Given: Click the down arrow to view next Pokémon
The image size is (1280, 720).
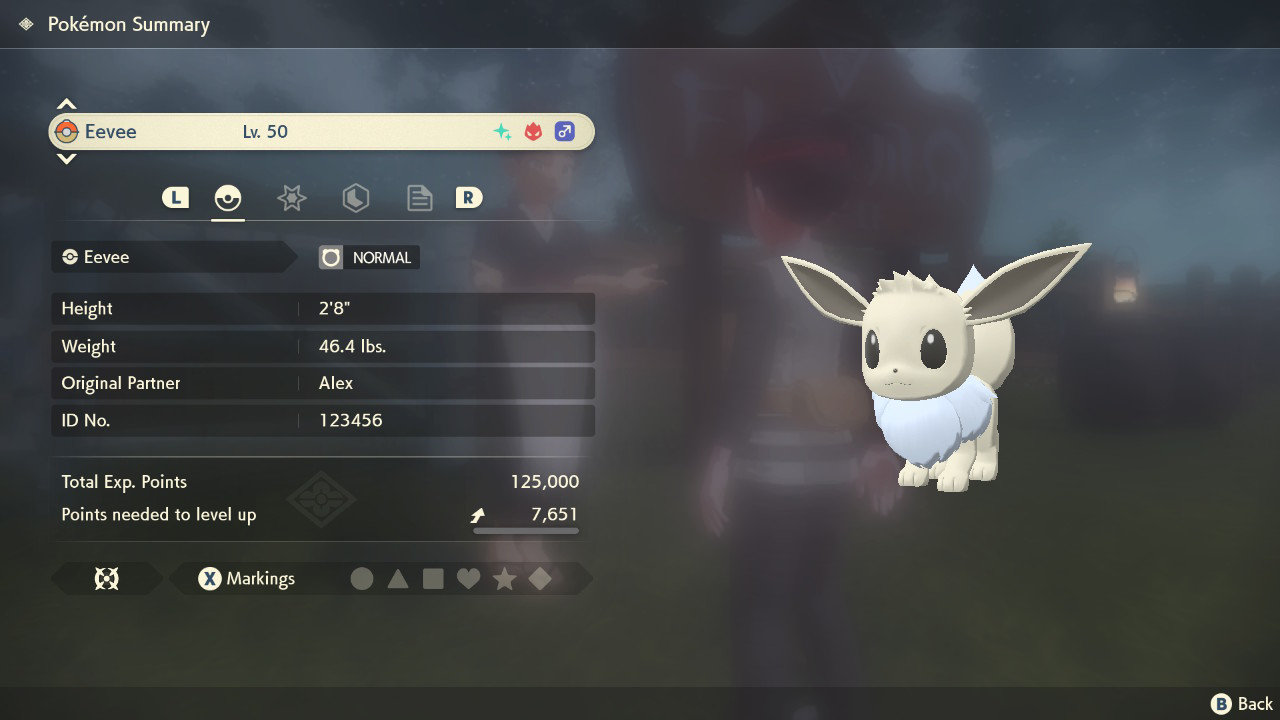Looking at the screenshot, I should pyautogui.click(x=66, y=158).
